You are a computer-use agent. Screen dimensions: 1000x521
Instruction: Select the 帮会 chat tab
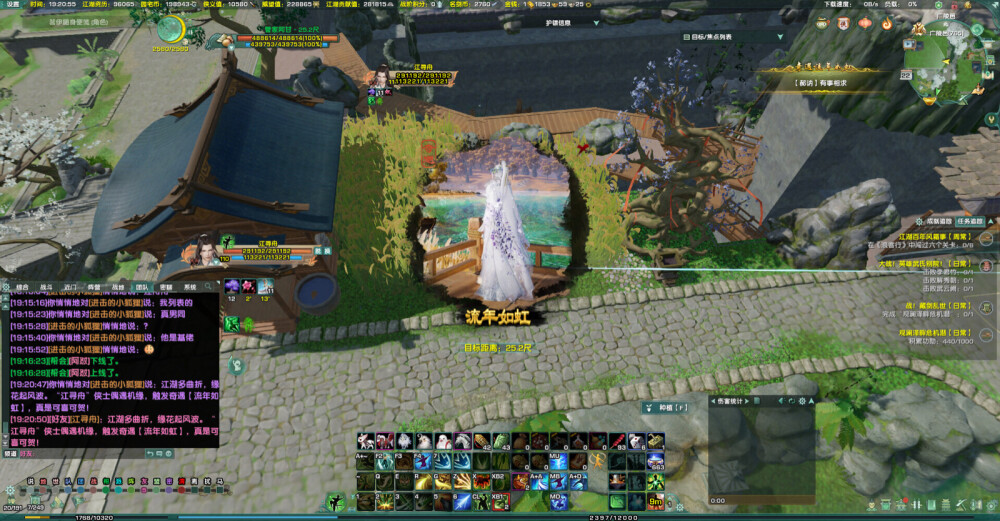[93, 286]
